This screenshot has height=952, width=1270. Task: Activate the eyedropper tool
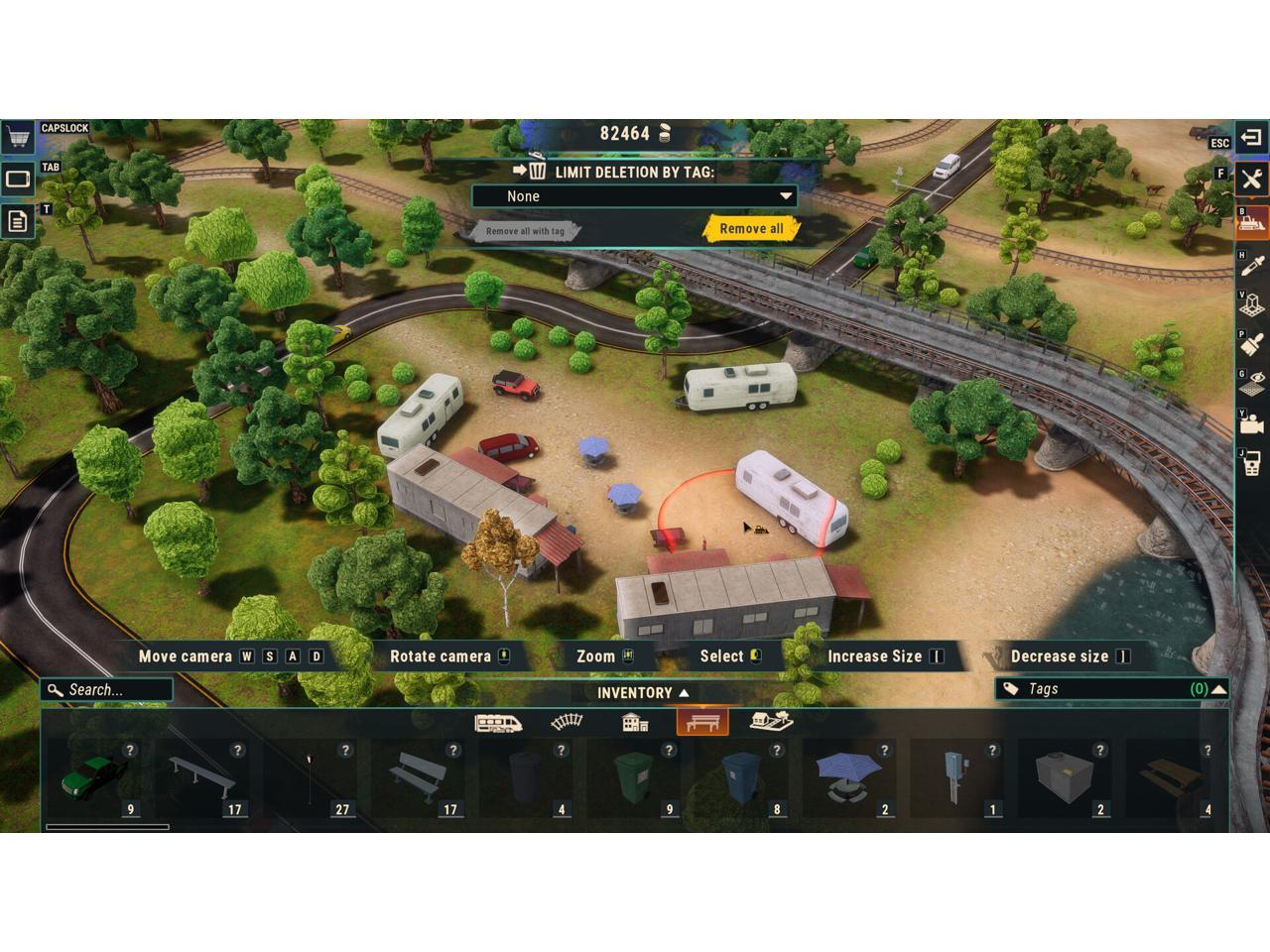(x=1251, y=265)
